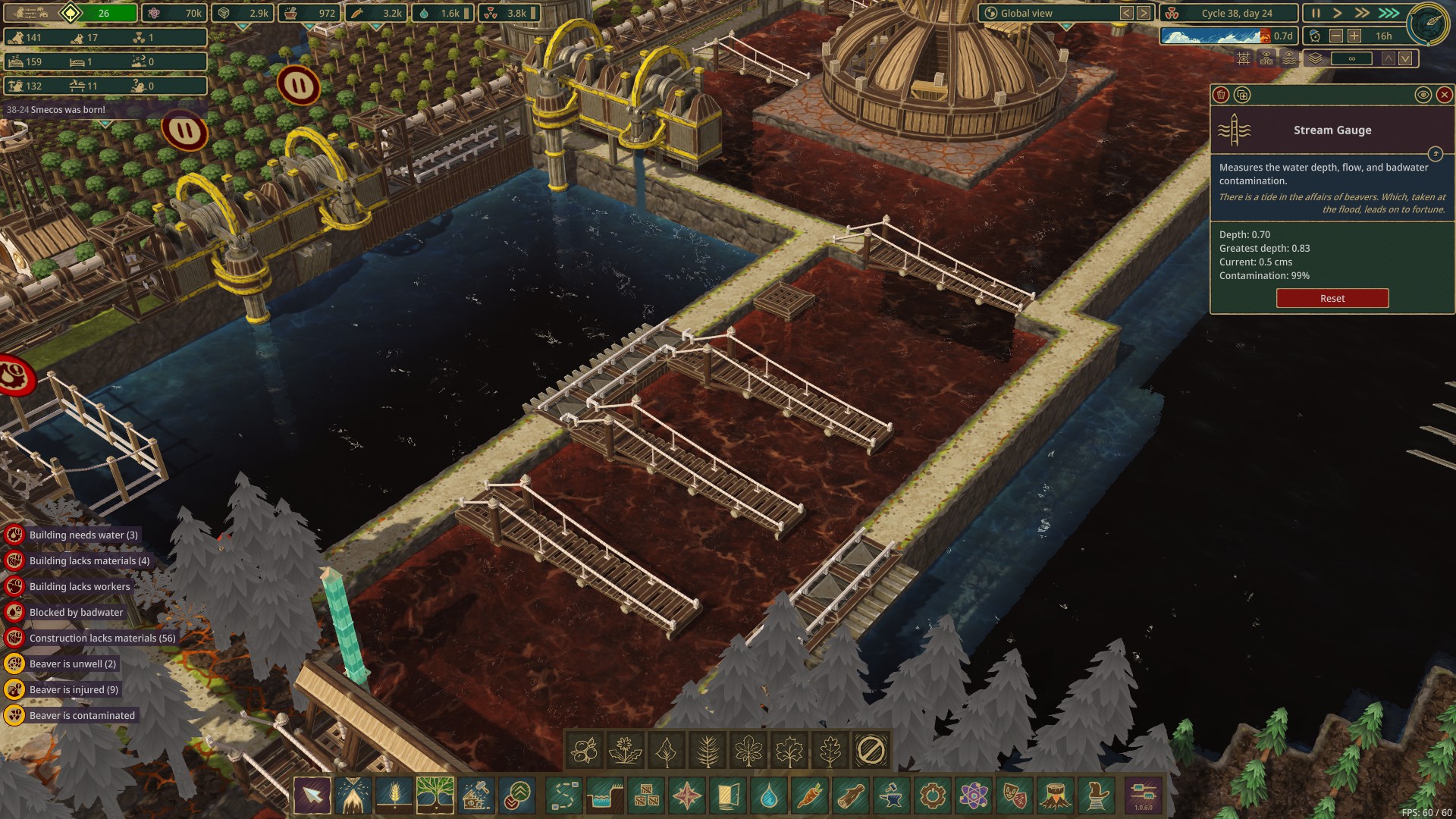The width and height of the screenshot is (1456, 819).
Task: Toggle the water visibility overlay
Action: click(1289, 58)
